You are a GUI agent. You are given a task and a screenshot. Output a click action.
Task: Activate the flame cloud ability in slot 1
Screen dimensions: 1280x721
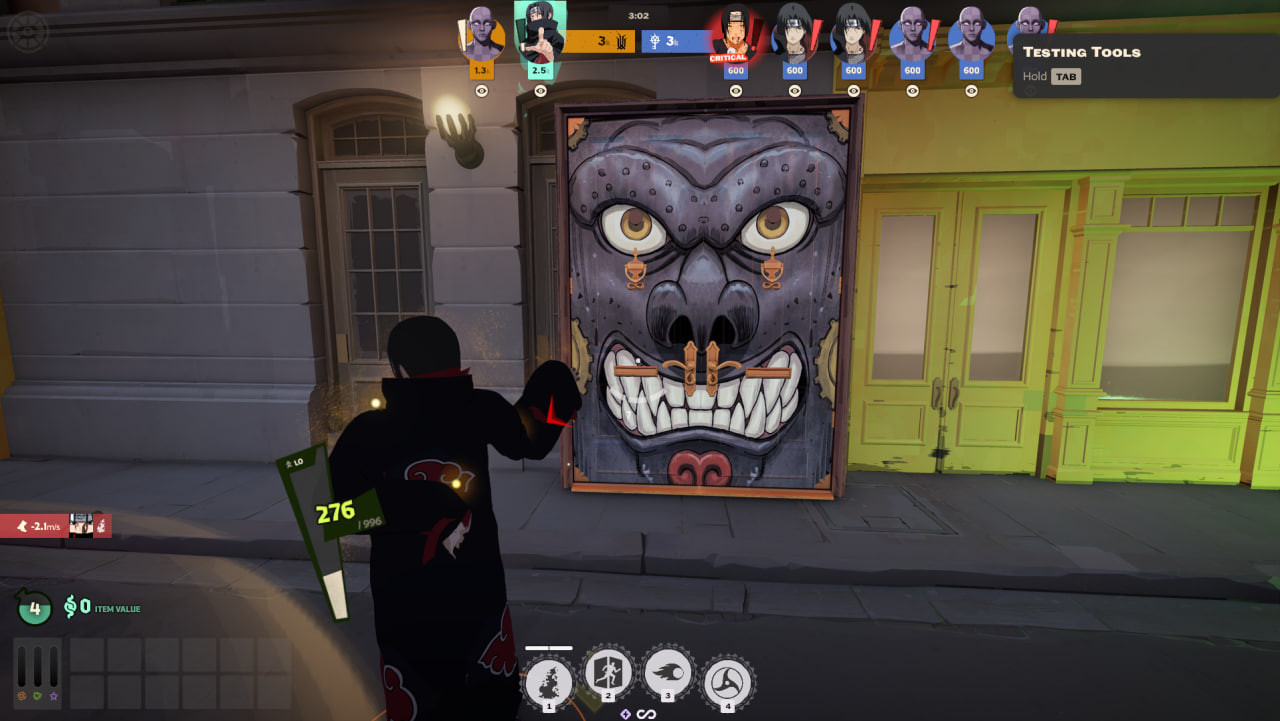(548, 684)
